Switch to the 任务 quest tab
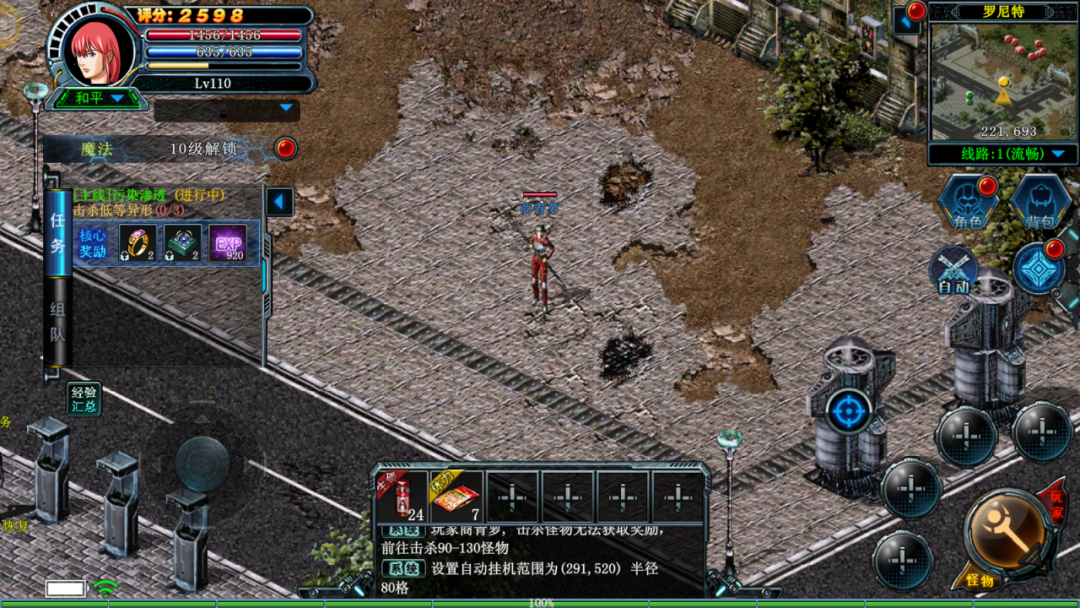The image size is (1080, 608). pyautogui.click(x=58, y=230)
